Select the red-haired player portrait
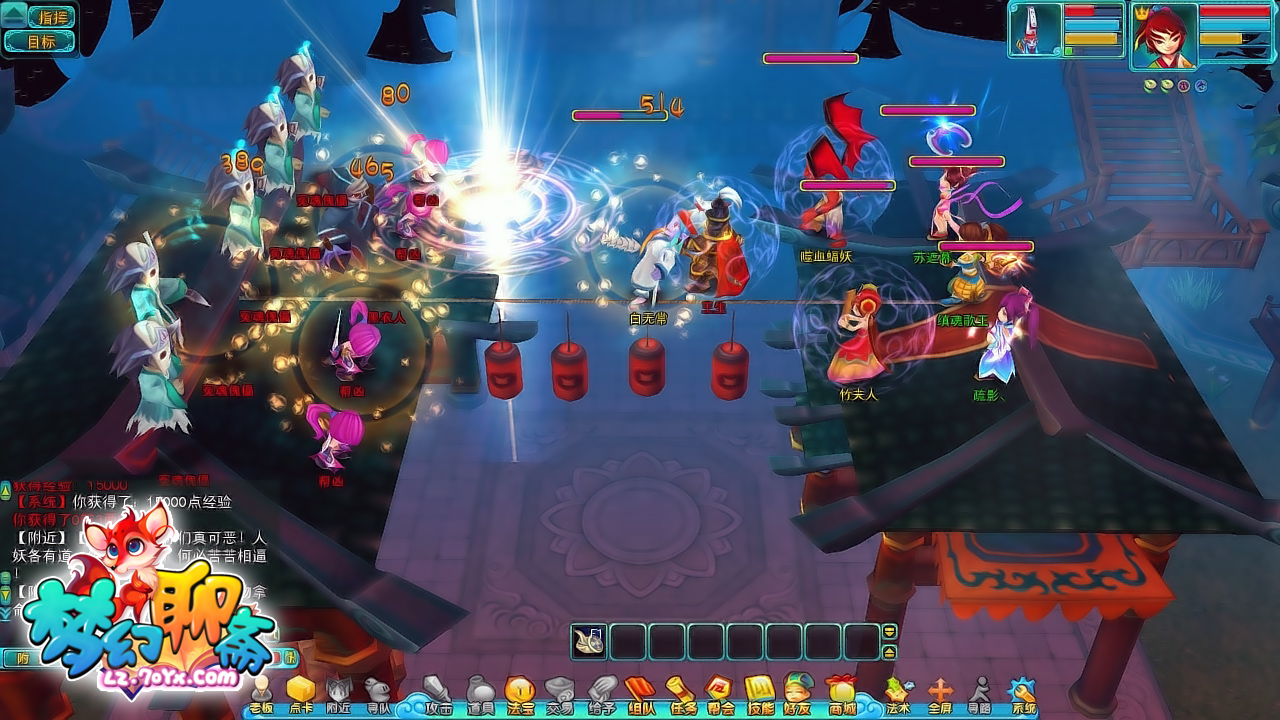 click(x=1163, y=35)
